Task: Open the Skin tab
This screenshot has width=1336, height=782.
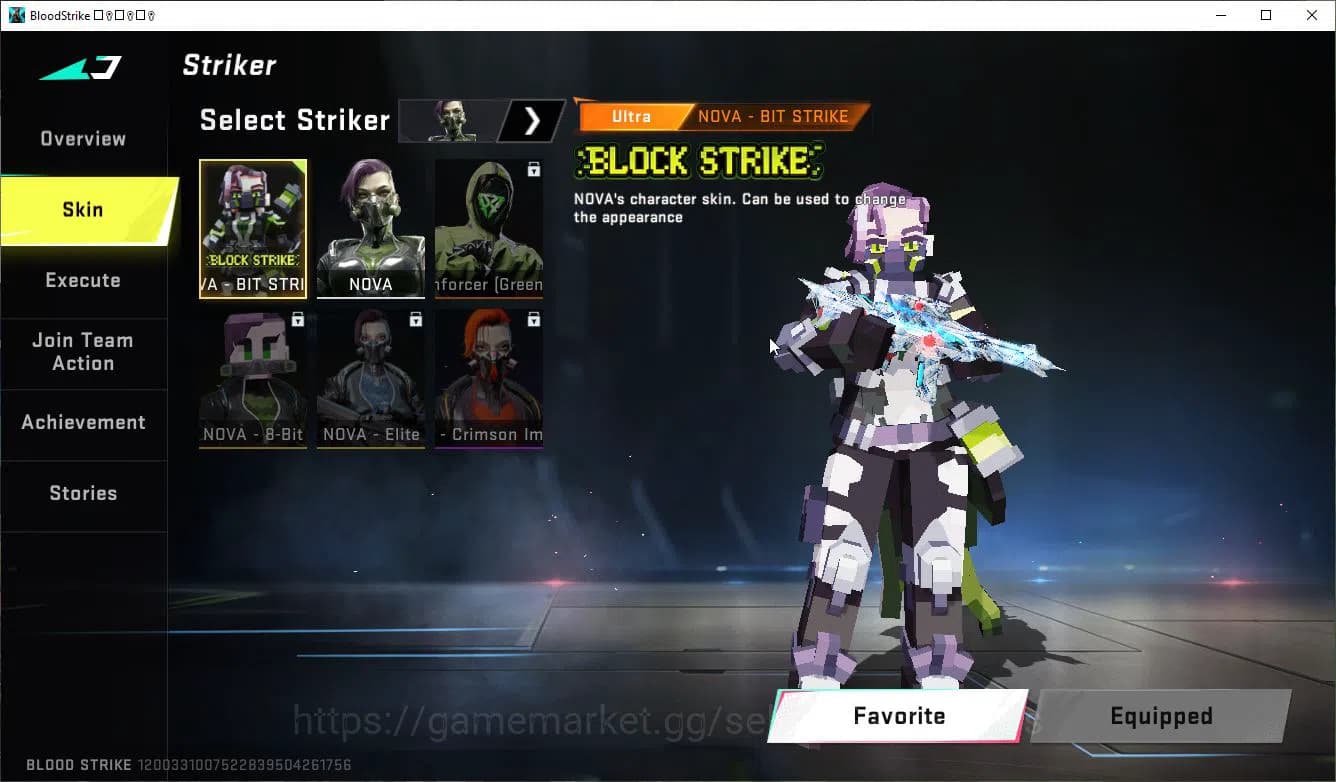Action: click(82, 210)
